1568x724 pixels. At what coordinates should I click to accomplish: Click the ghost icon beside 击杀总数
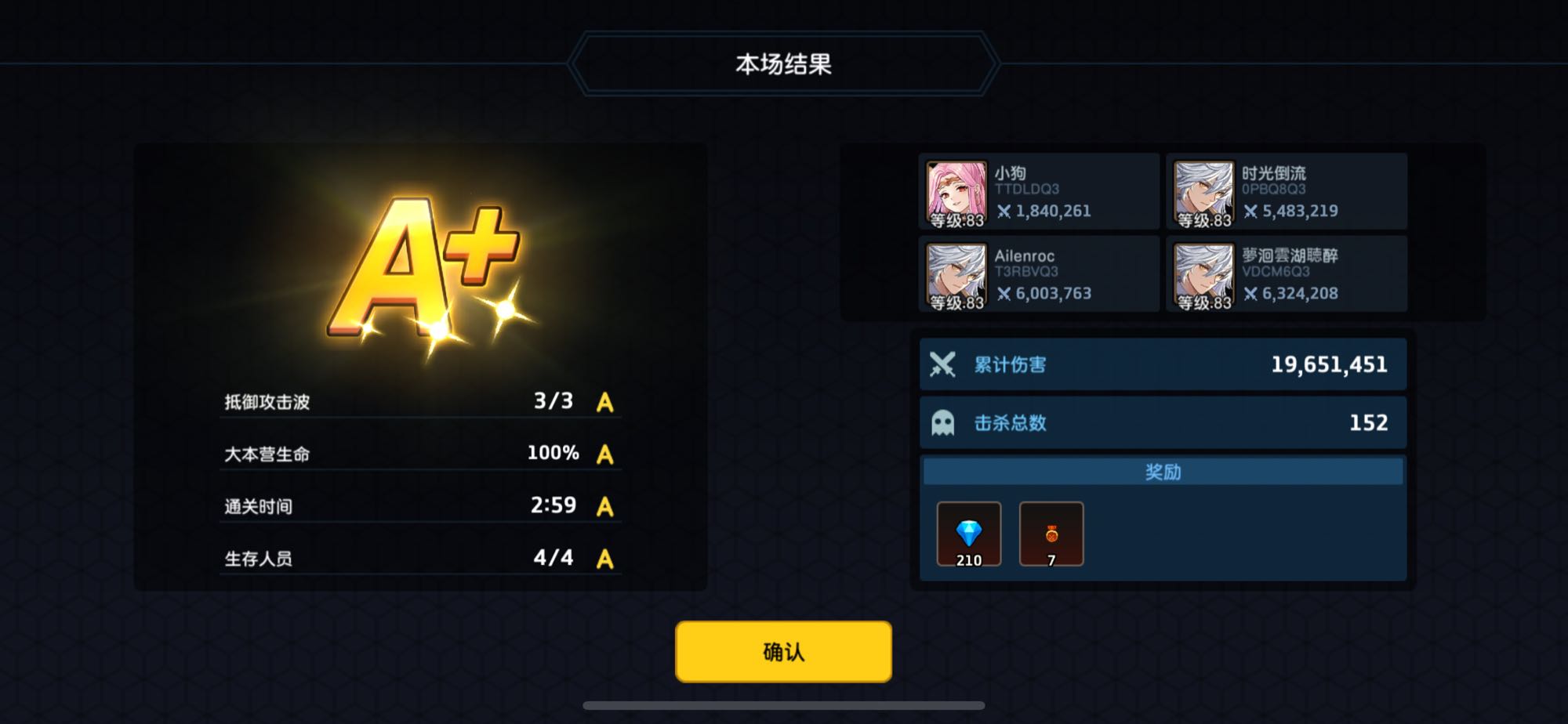[x=943, y=422]
